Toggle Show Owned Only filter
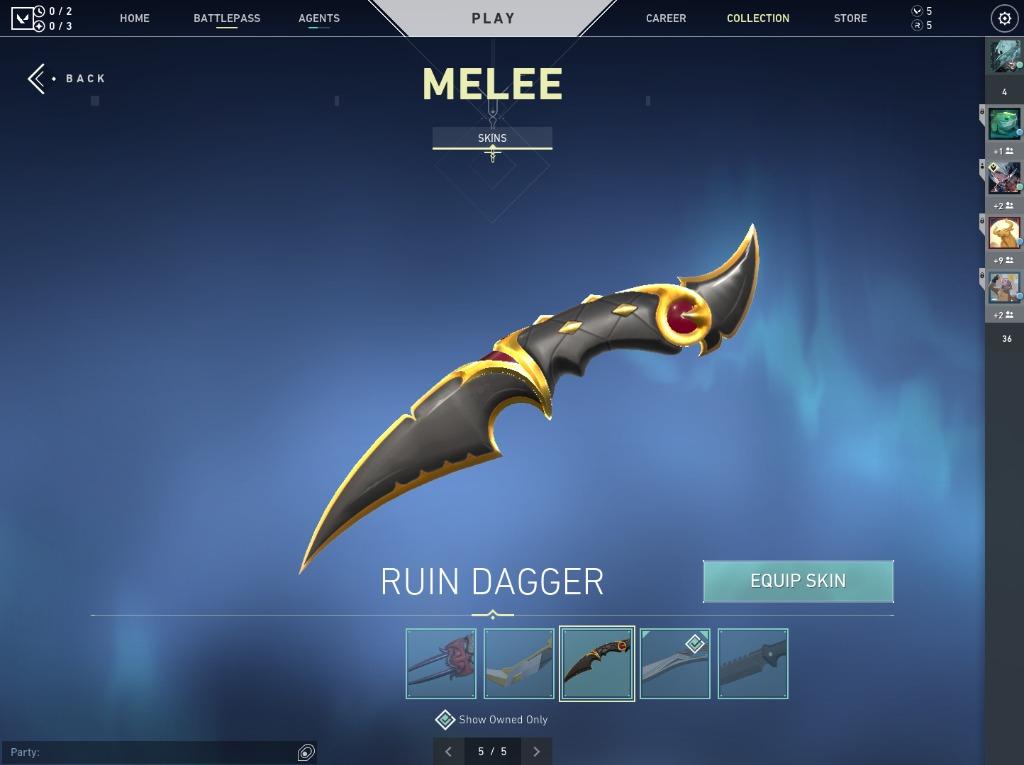 point(446,720)
